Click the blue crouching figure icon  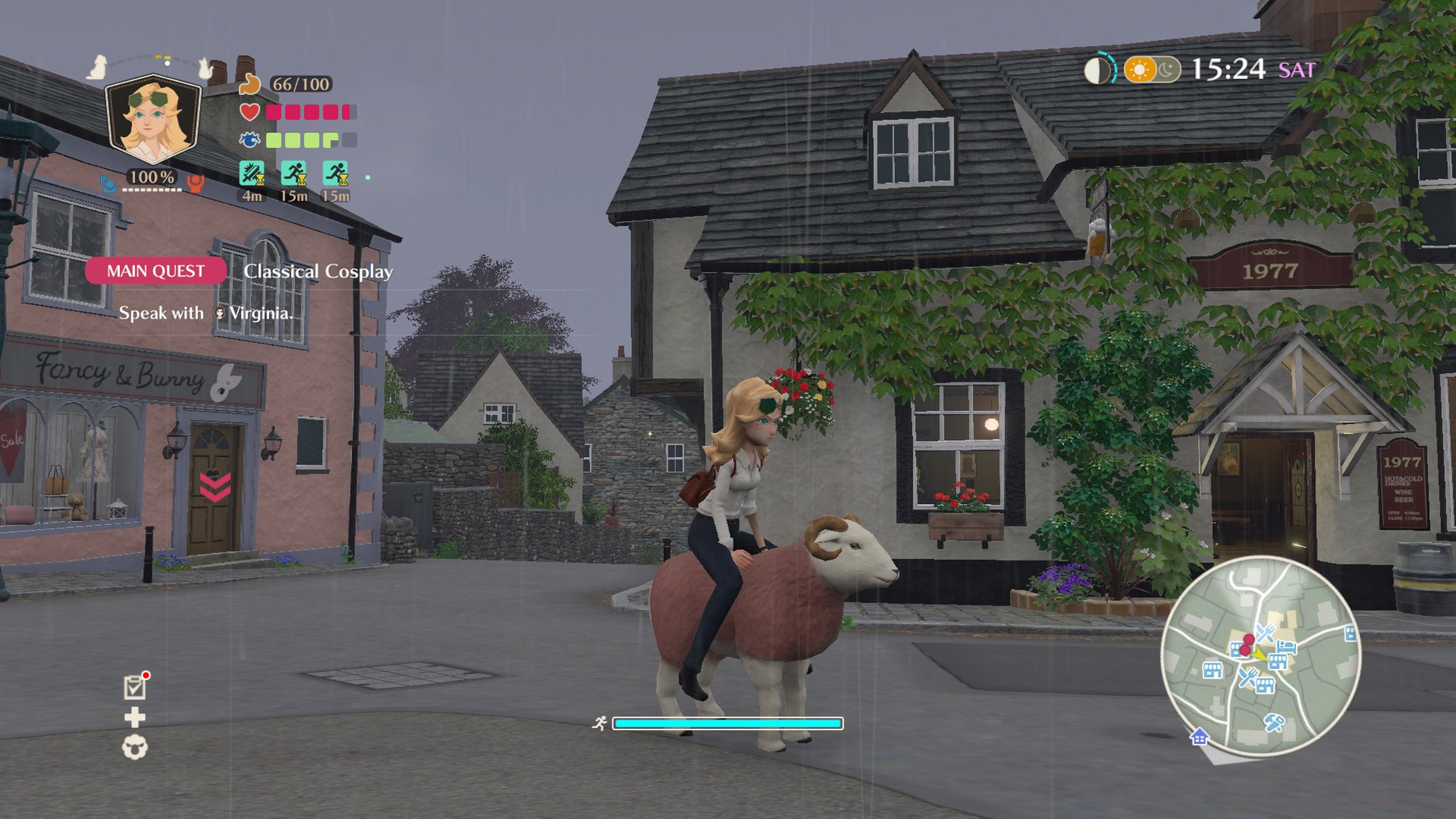(x=108, y=184)
